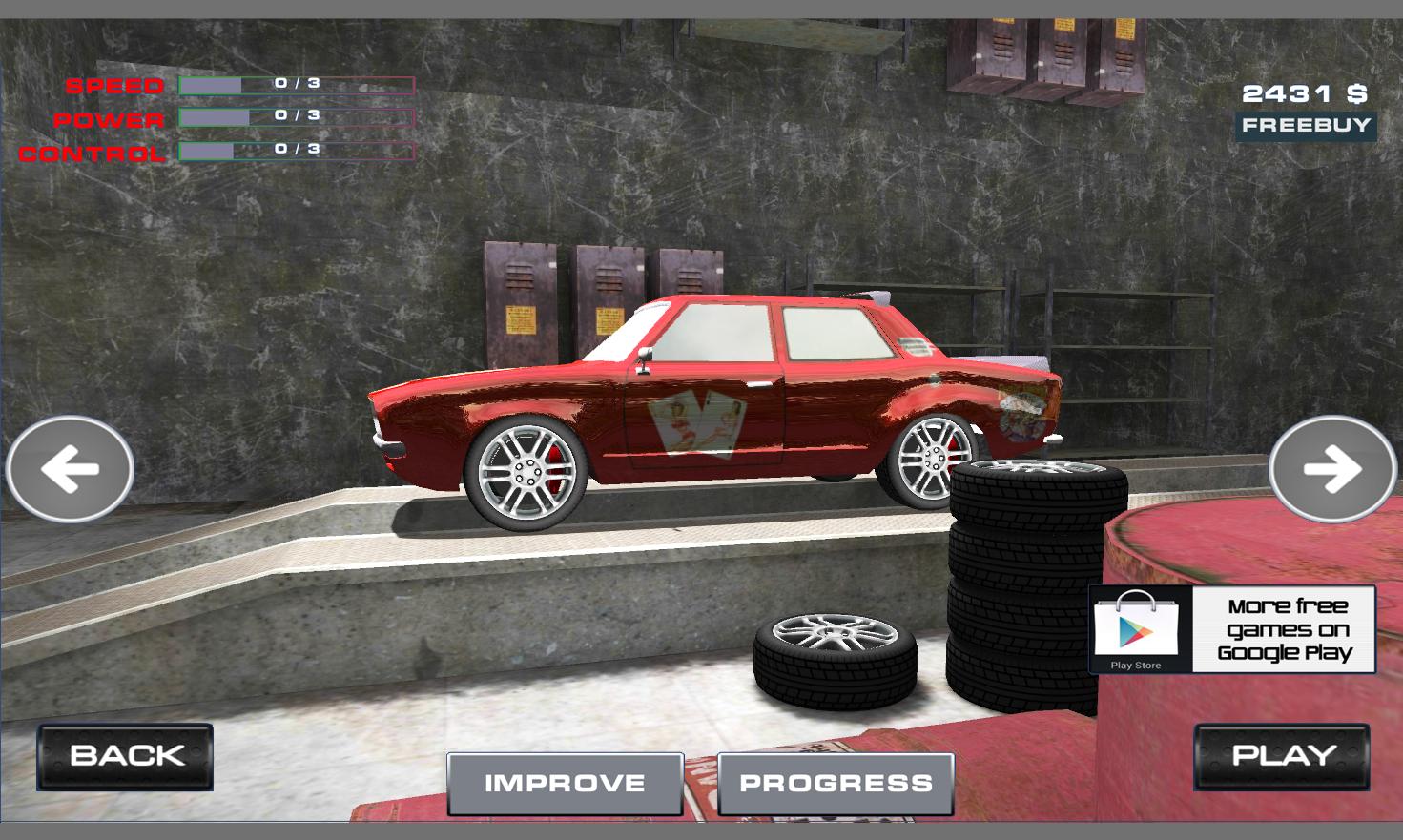Start the race with PLAY

pyautogui.click(x=1281, y=757)
